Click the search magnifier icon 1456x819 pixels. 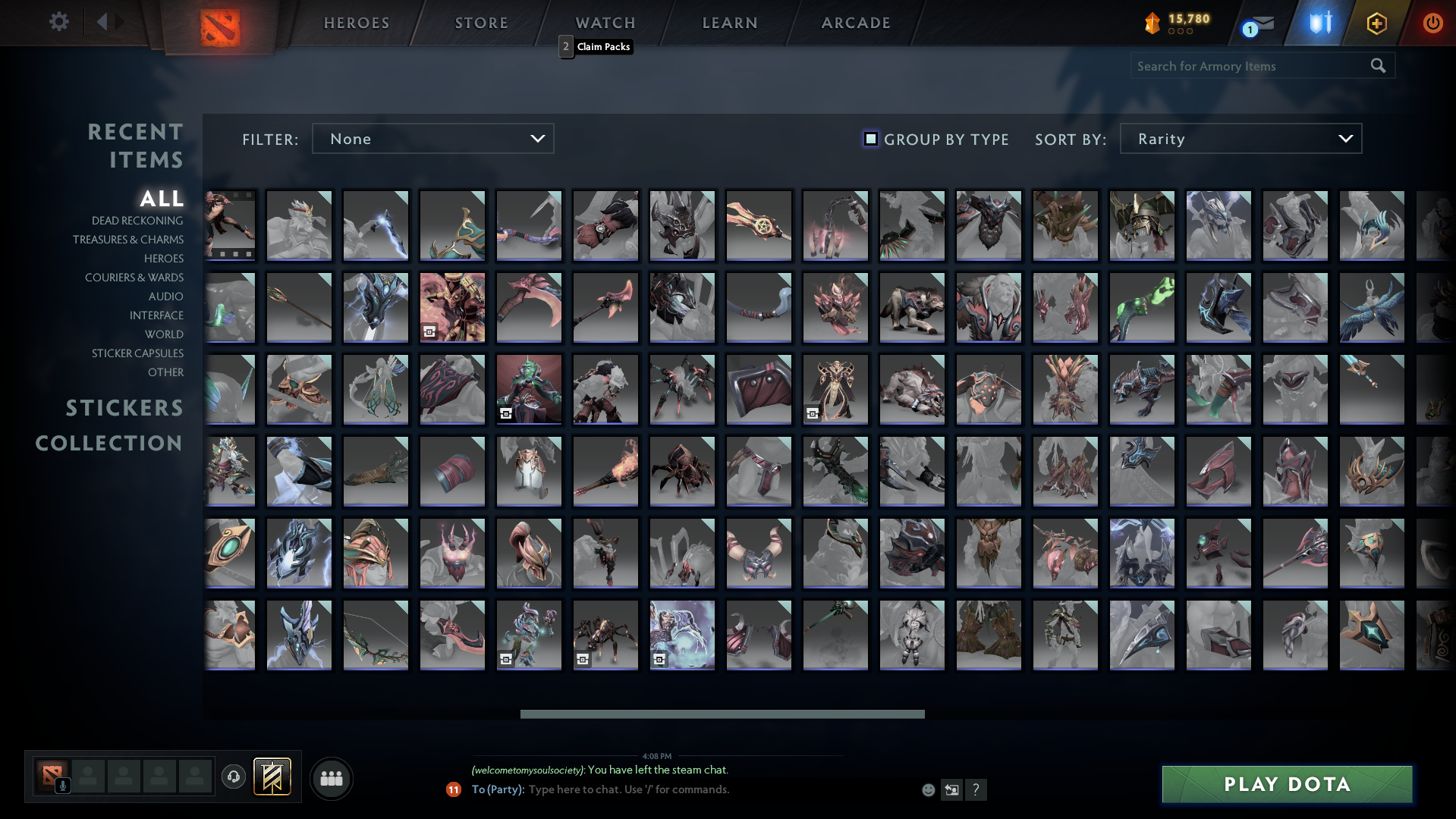[1378, 66]
